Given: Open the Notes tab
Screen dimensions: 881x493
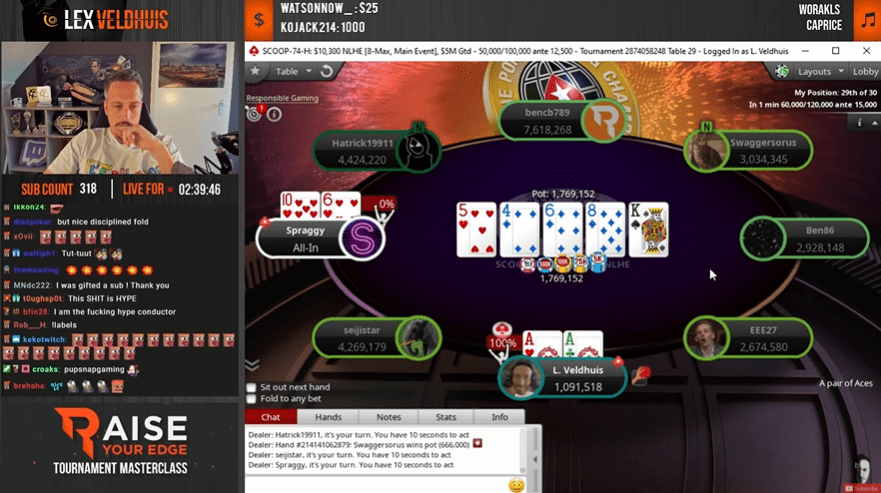Looking at the screenshot, I should (x=388, y=417).
